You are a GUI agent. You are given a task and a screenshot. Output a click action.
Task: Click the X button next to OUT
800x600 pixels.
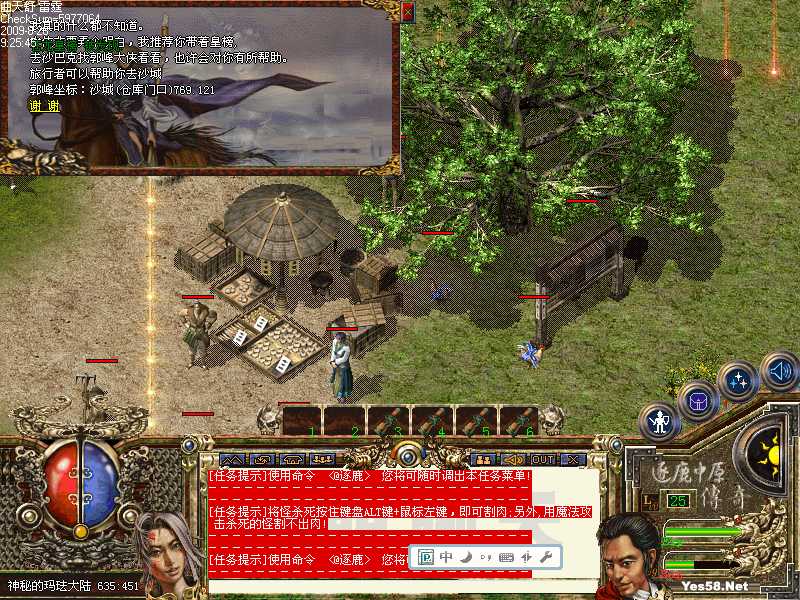point(573,459)
